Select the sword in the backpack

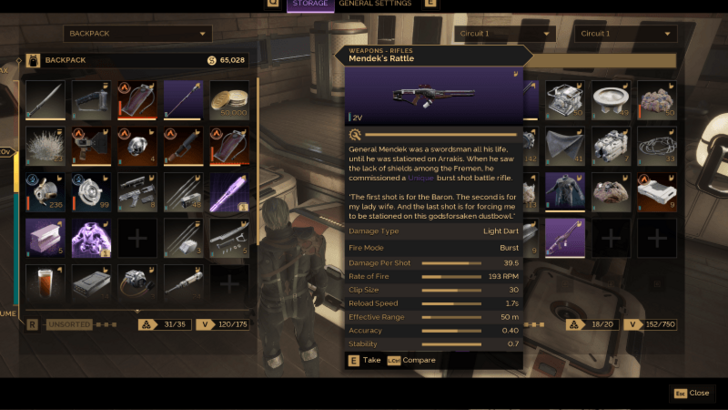(45, 100)
